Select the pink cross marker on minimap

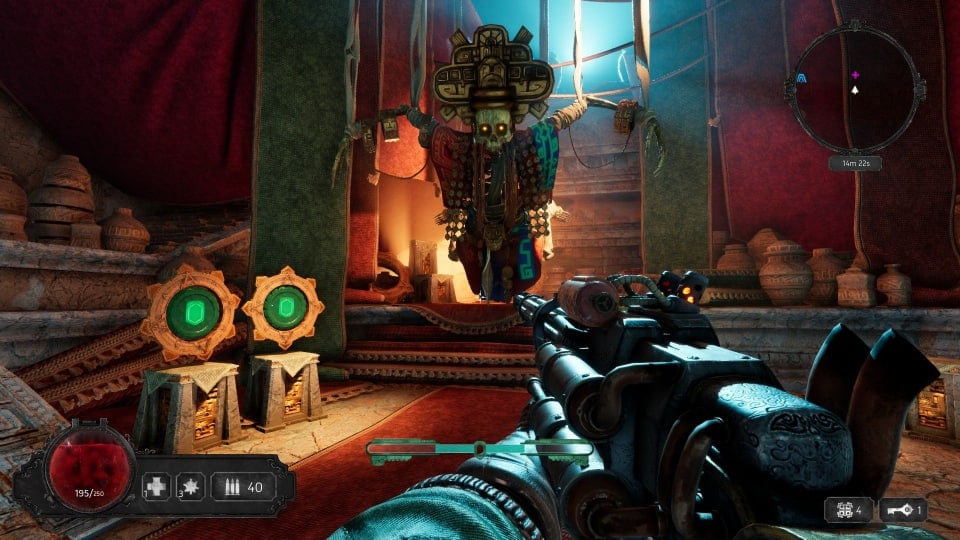coord(855,75)
